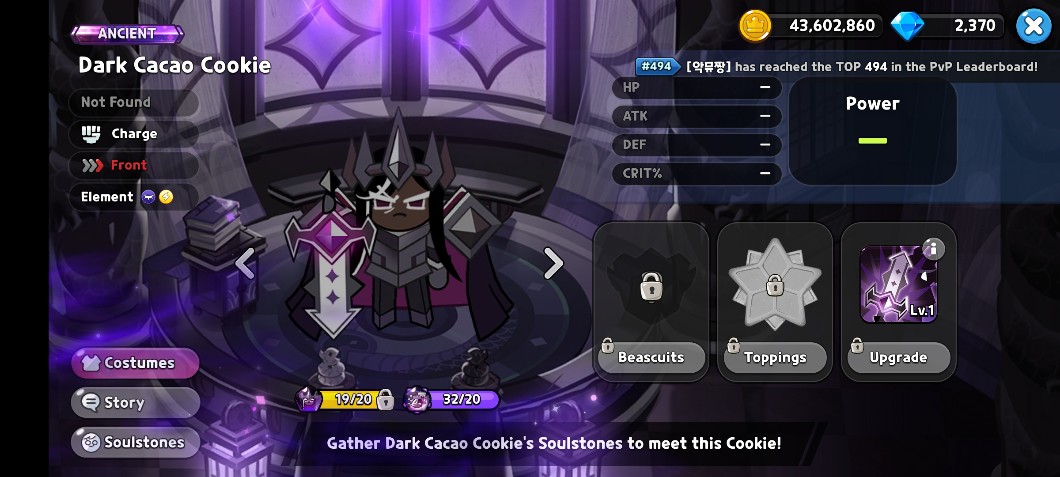
Task: Show the next cookie with right arrow
Action: 553,263
